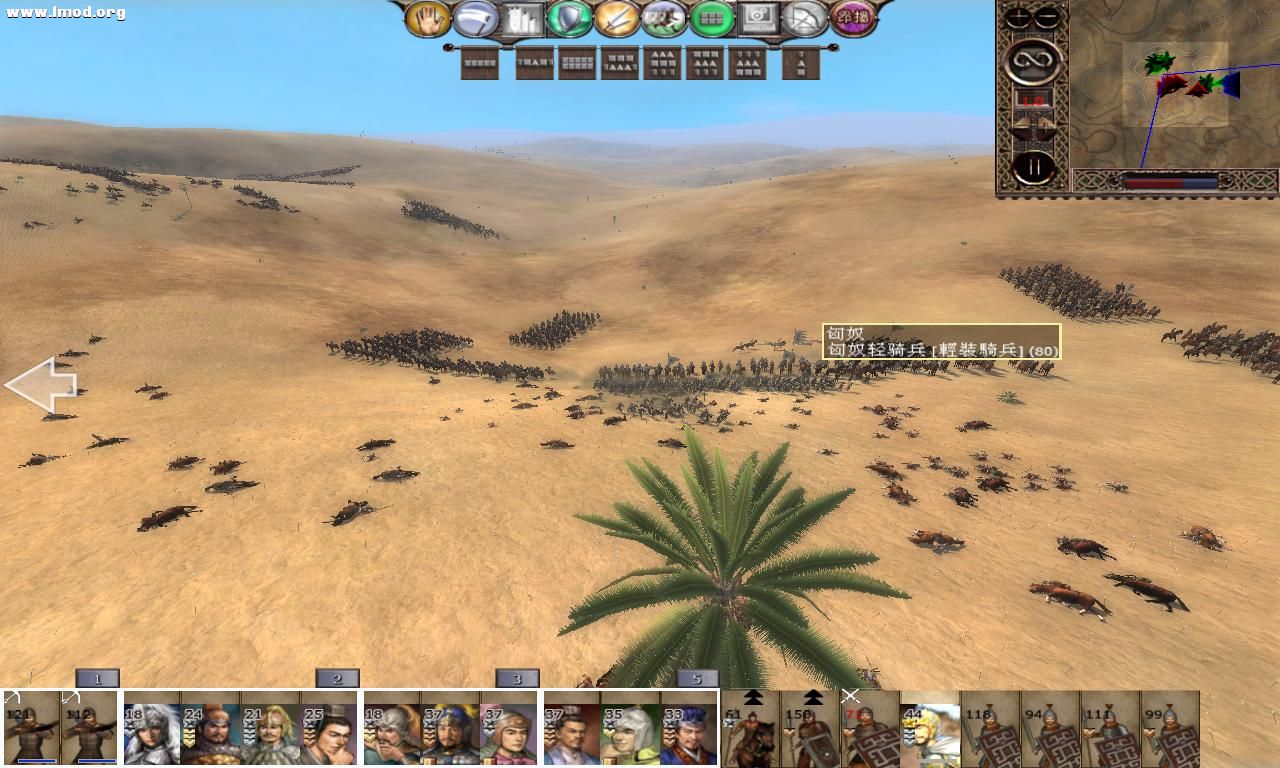Click the red-blue balance of power bar

[x=1170, y=182]
